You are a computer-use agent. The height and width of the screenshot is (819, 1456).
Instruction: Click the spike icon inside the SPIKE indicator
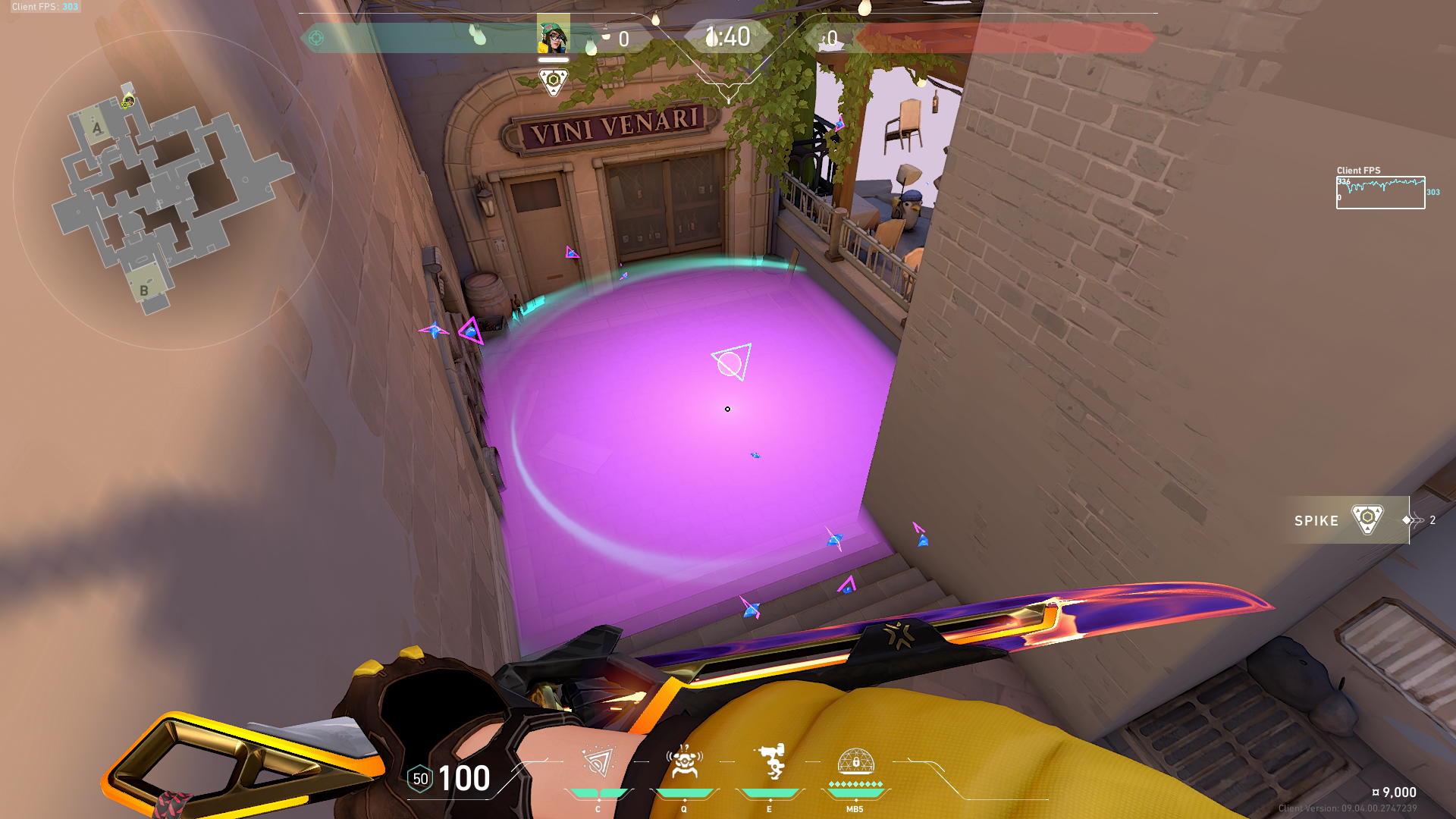tap(1367, 521)
